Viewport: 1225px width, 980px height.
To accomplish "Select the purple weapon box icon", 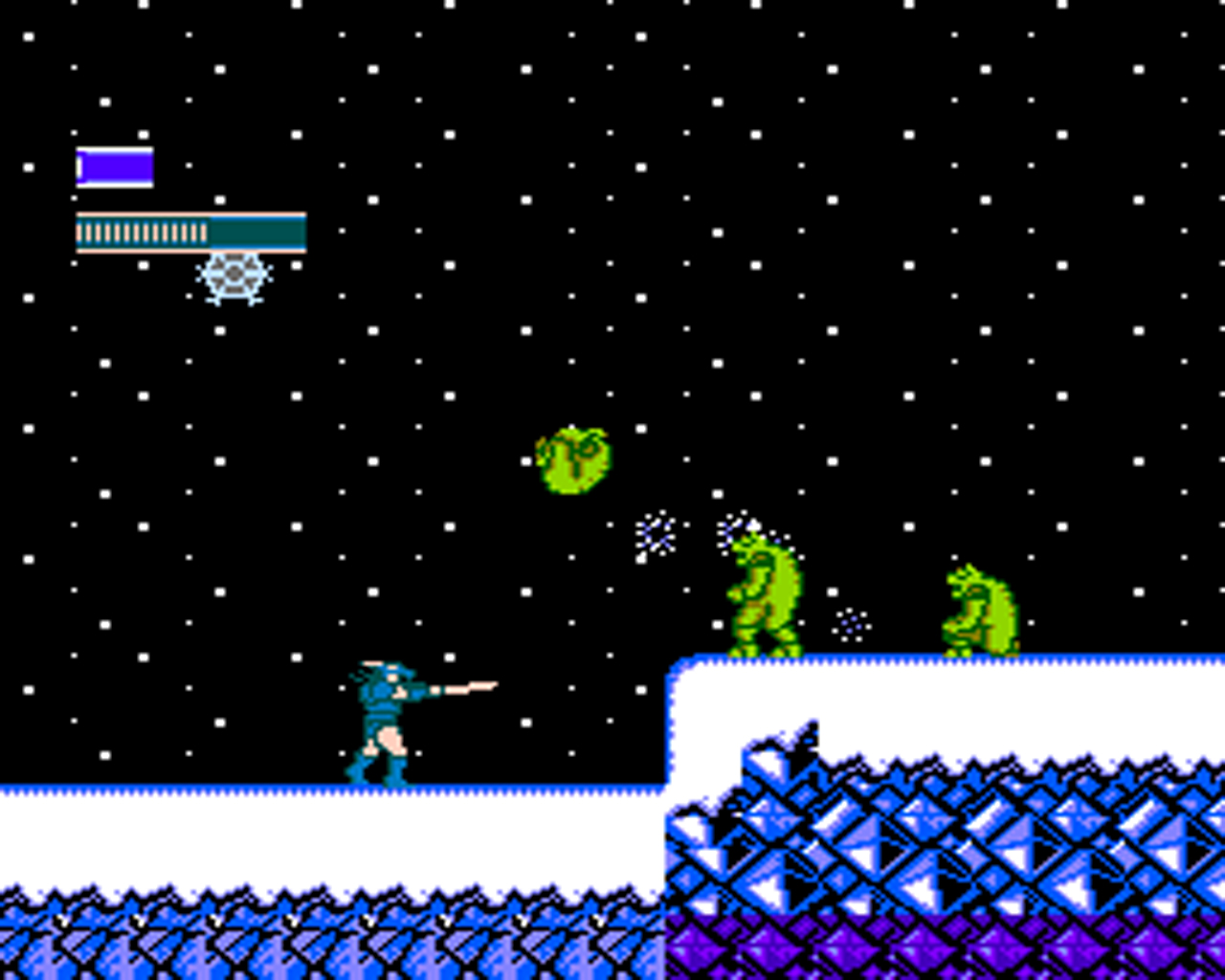I will tap(115, 165).
